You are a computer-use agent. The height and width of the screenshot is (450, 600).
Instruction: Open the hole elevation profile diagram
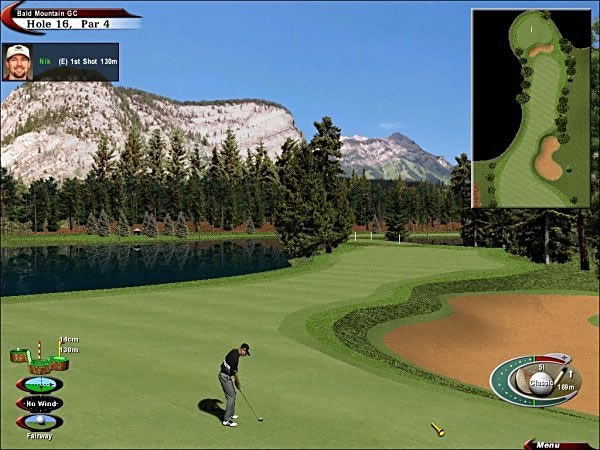[40, 356]
